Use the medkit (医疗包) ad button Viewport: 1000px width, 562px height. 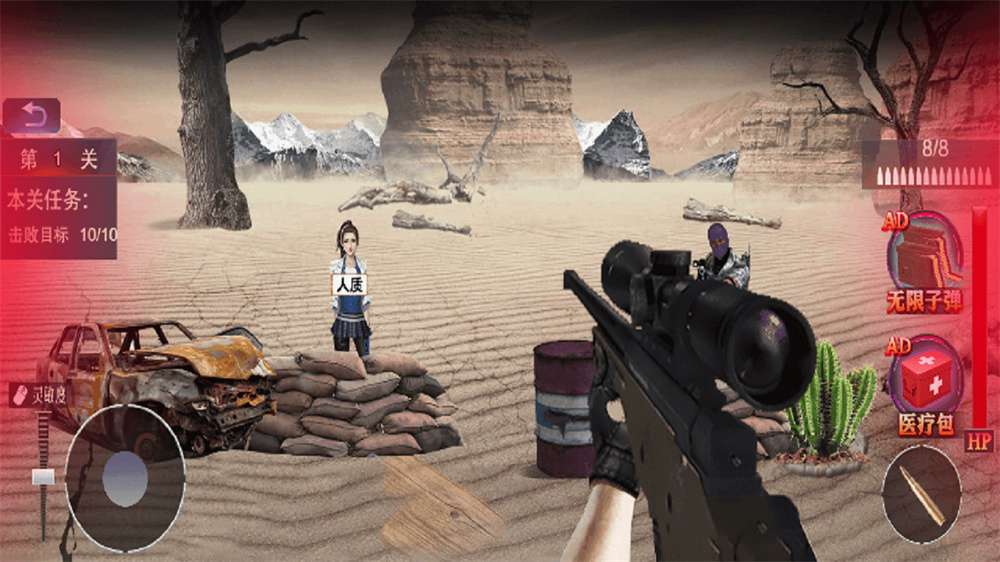click(x=922, y=383)
